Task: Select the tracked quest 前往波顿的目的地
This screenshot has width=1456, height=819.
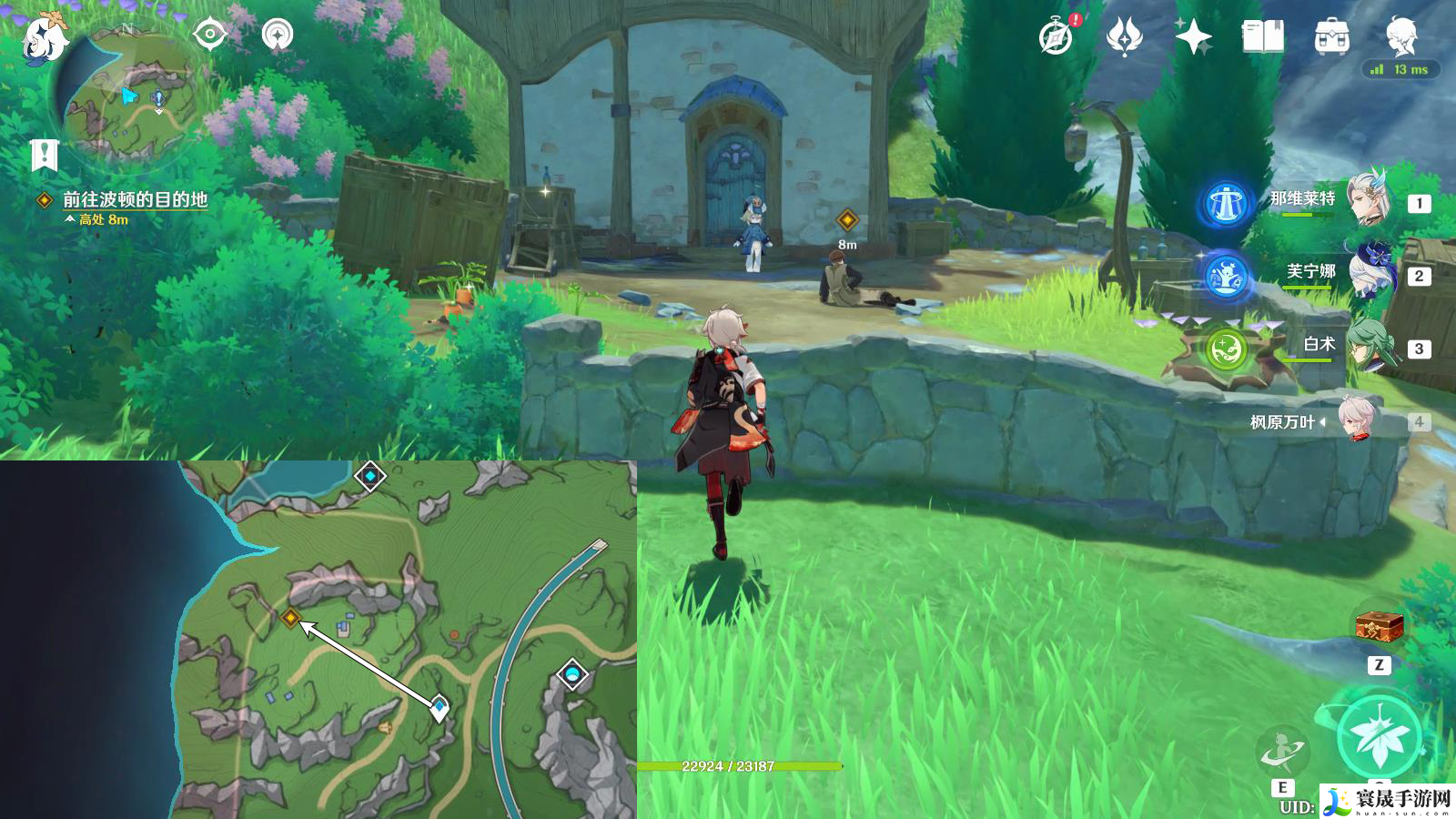Action: point(135,199)
